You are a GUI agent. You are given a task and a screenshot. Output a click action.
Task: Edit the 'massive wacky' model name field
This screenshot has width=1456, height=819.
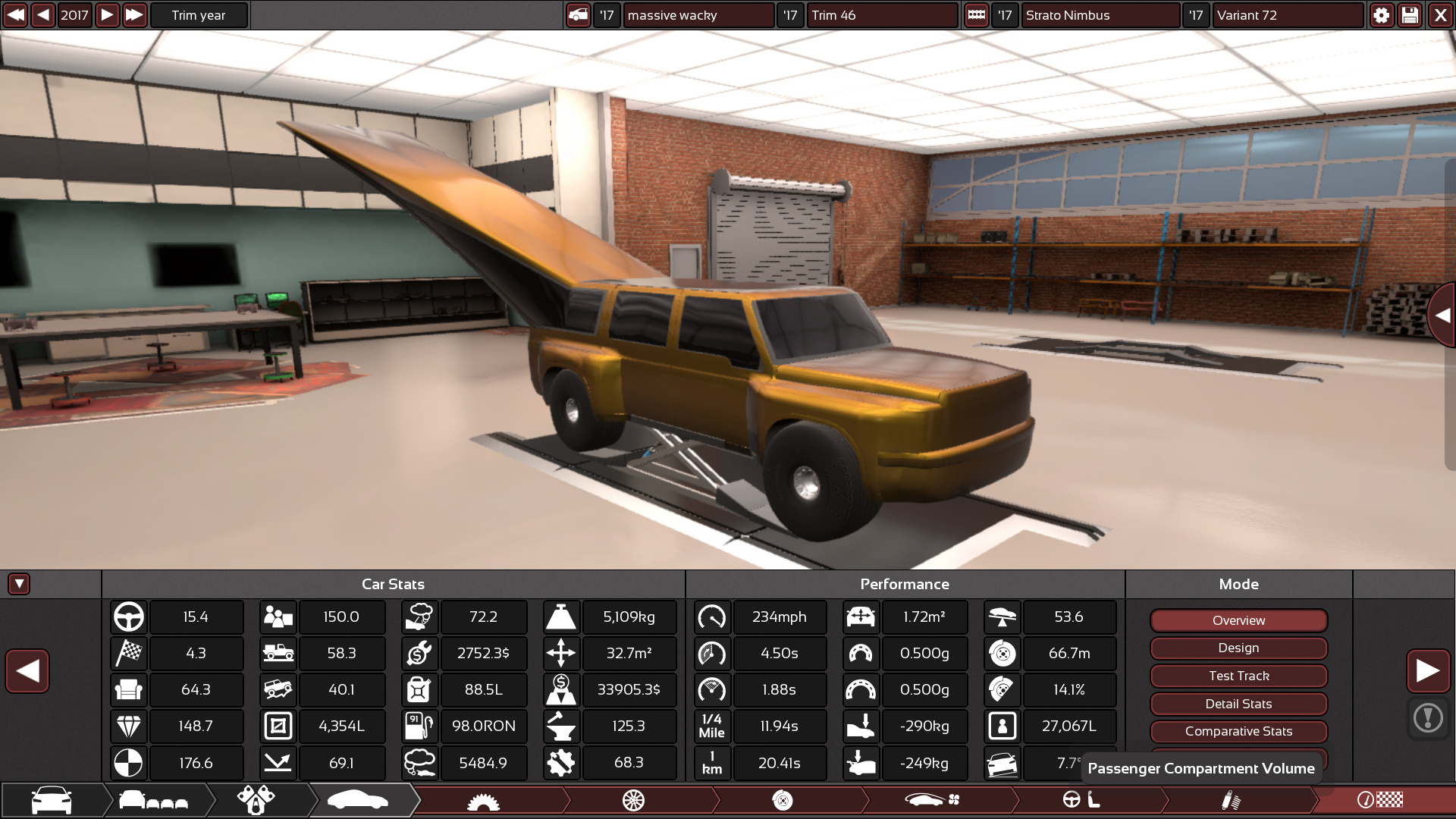698,15
